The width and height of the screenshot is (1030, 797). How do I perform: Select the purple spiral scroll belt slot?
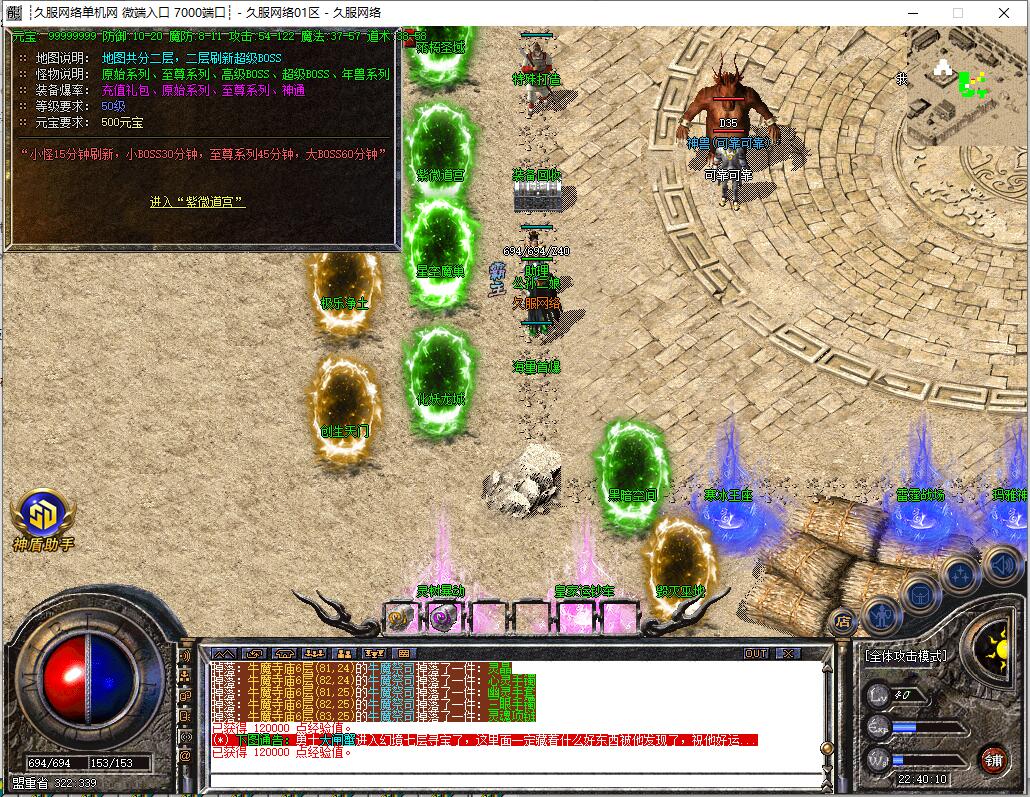[443, 617]
